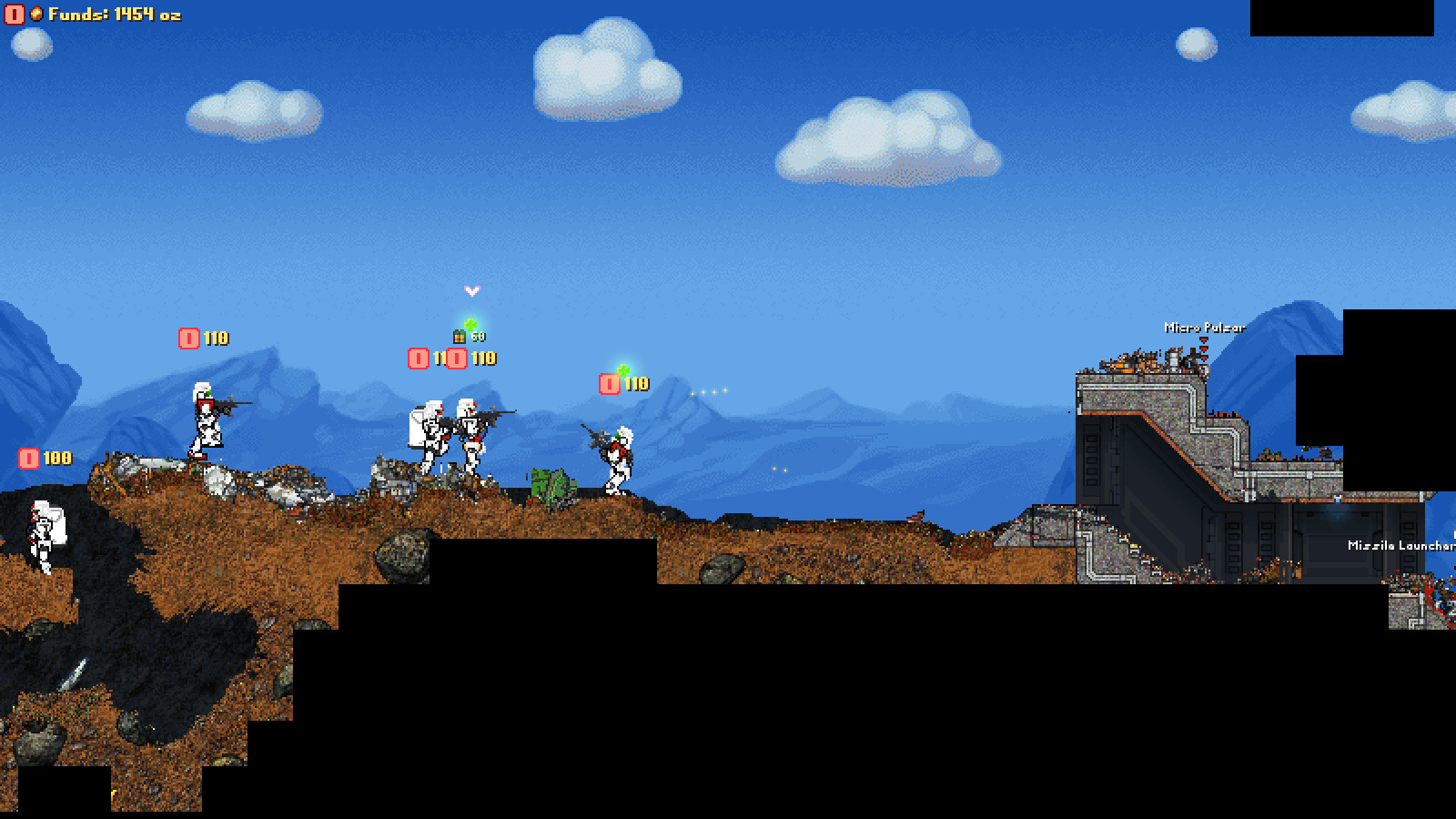Image resolution: width=1456 pixels, height=819 pixels.
Task: Click the battery ammo icon showing 50
Action: tap(460, 337)
